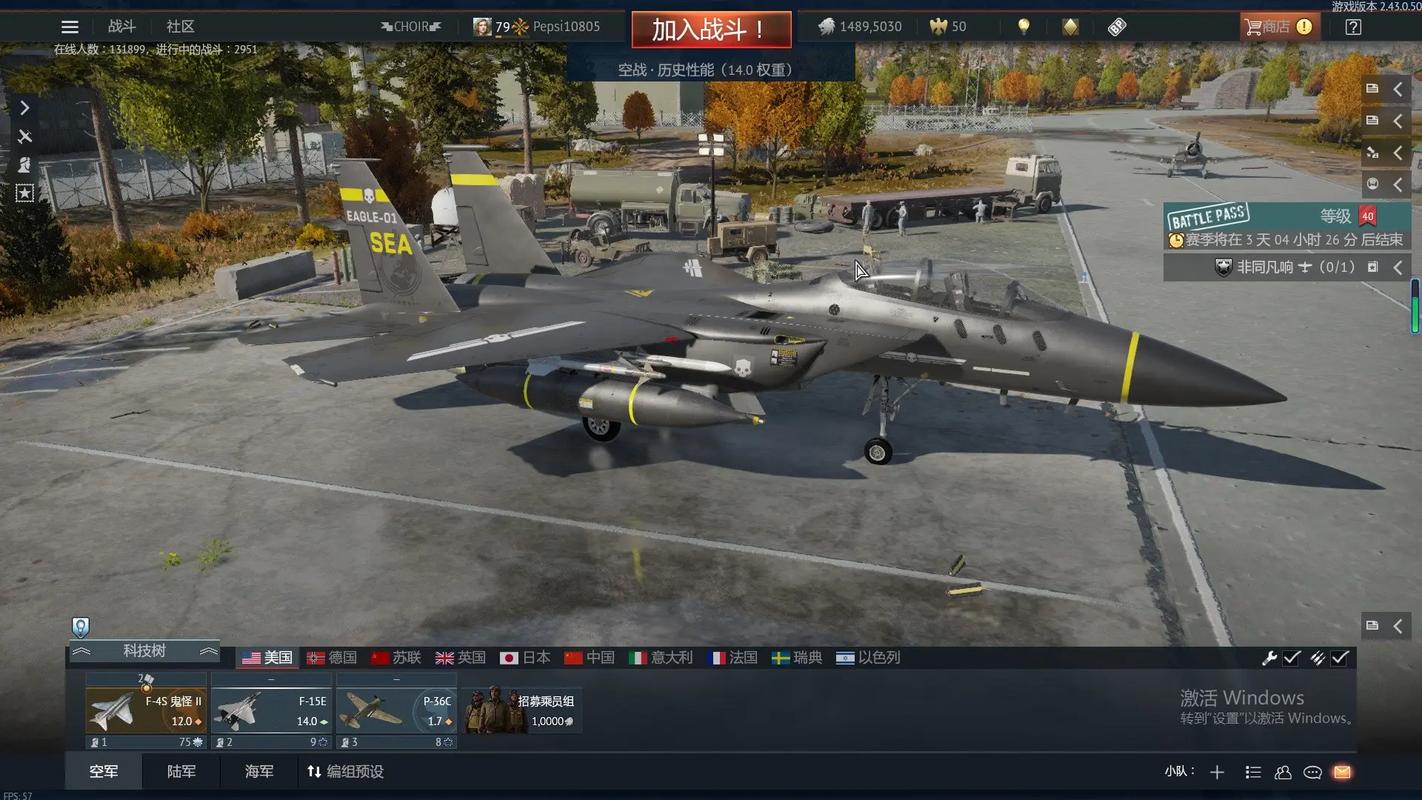
Task: Switch to the 陆军 ground forces tab
Action: tap(182, 772)
